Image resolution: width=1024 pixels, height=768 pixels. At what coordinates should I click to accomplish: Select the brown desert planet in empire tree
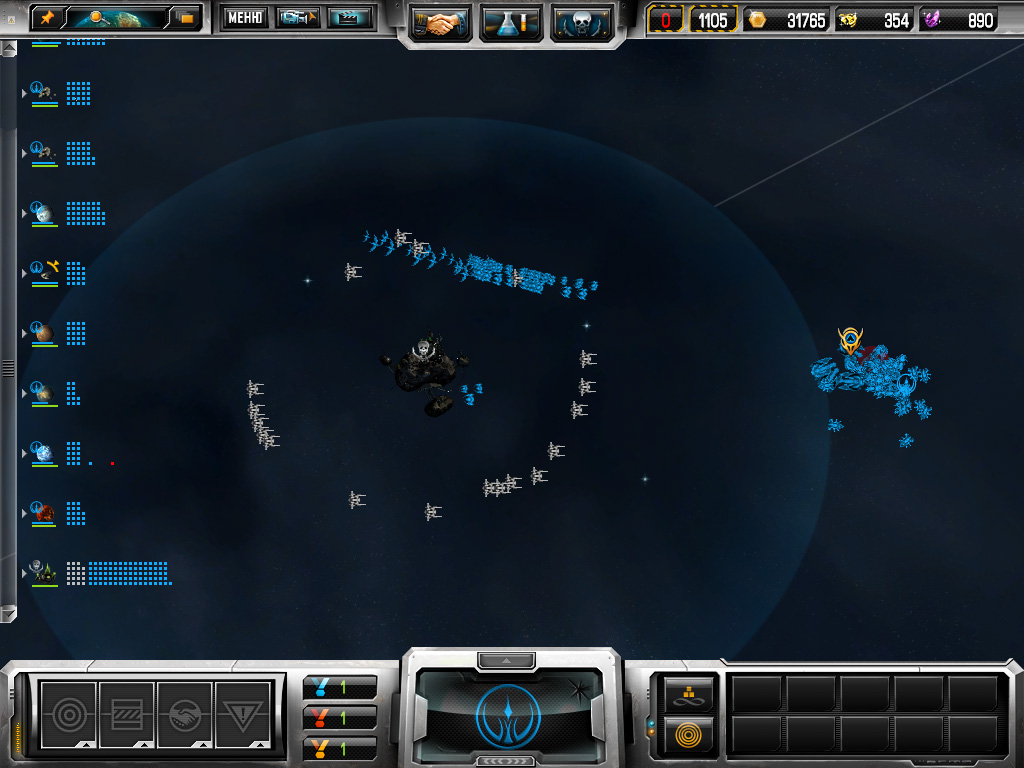(x=44, y=333)
